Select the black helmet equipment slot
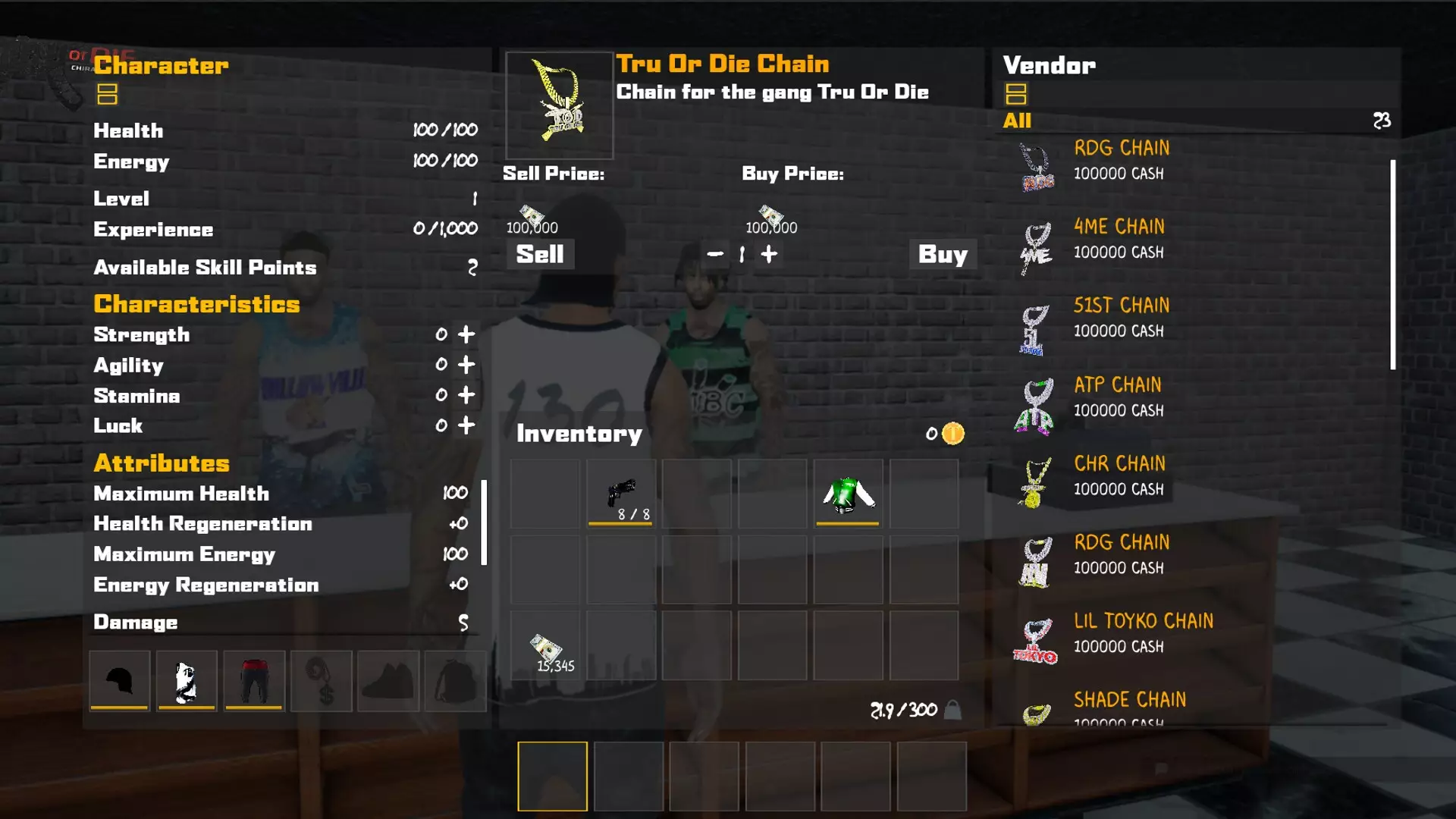1456x819 pixels. pyautogui.click(x=118, y=680)
